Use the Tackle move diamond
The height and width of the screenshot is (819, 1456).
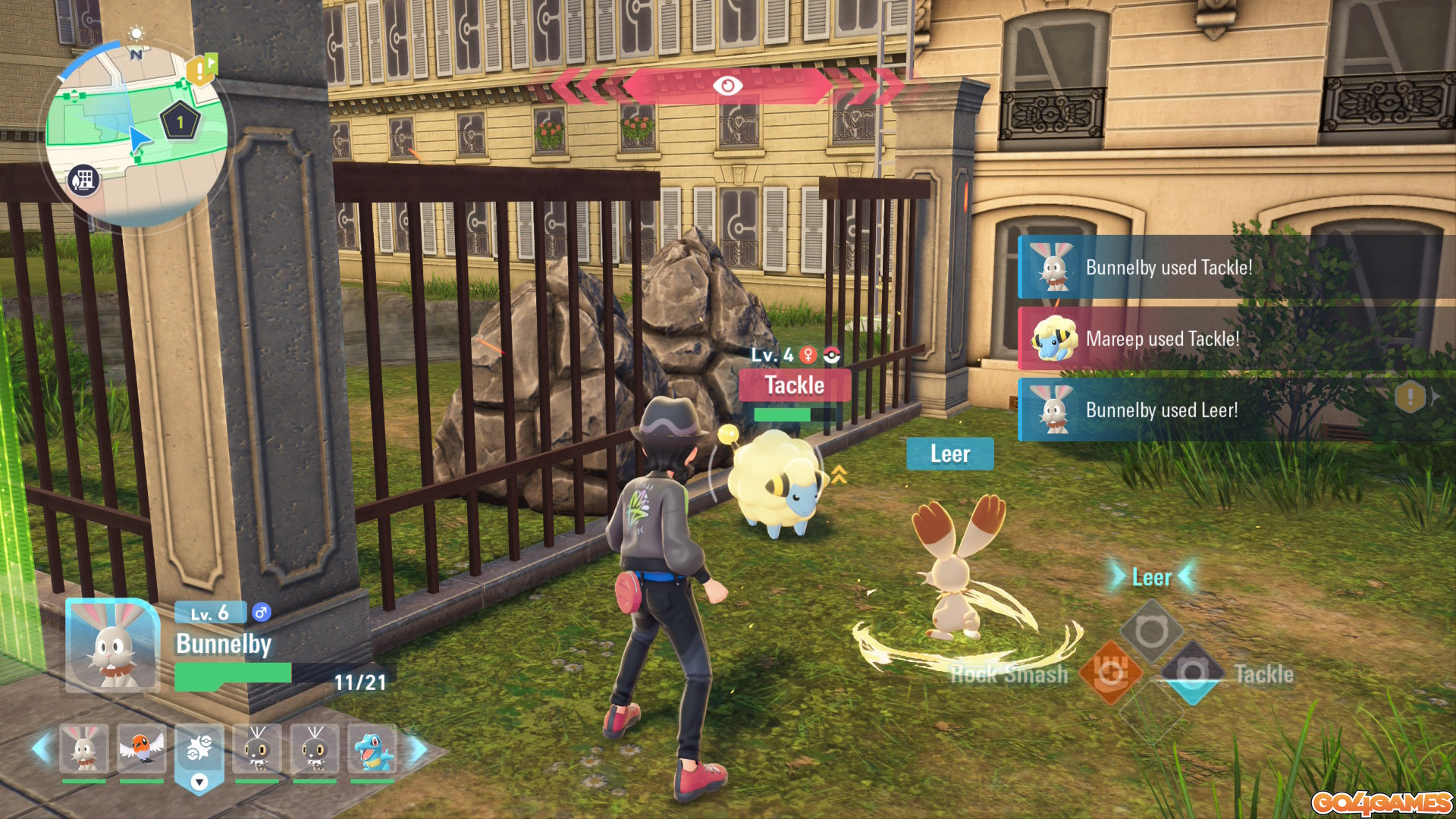pyautogui.click(x=1192, y=673)
